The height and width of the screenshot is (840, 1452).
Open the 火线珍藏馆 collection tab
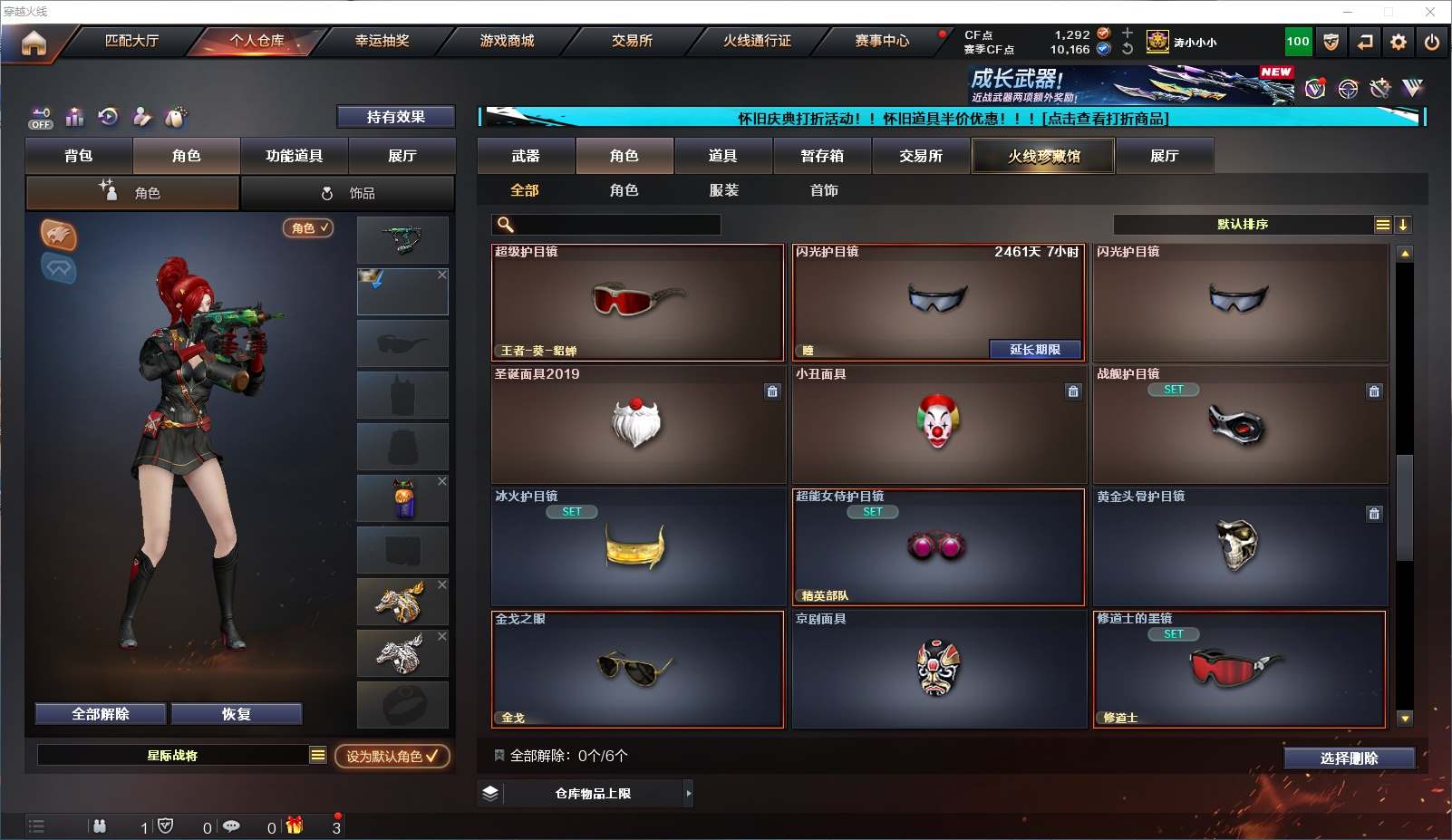point(1043,156)
